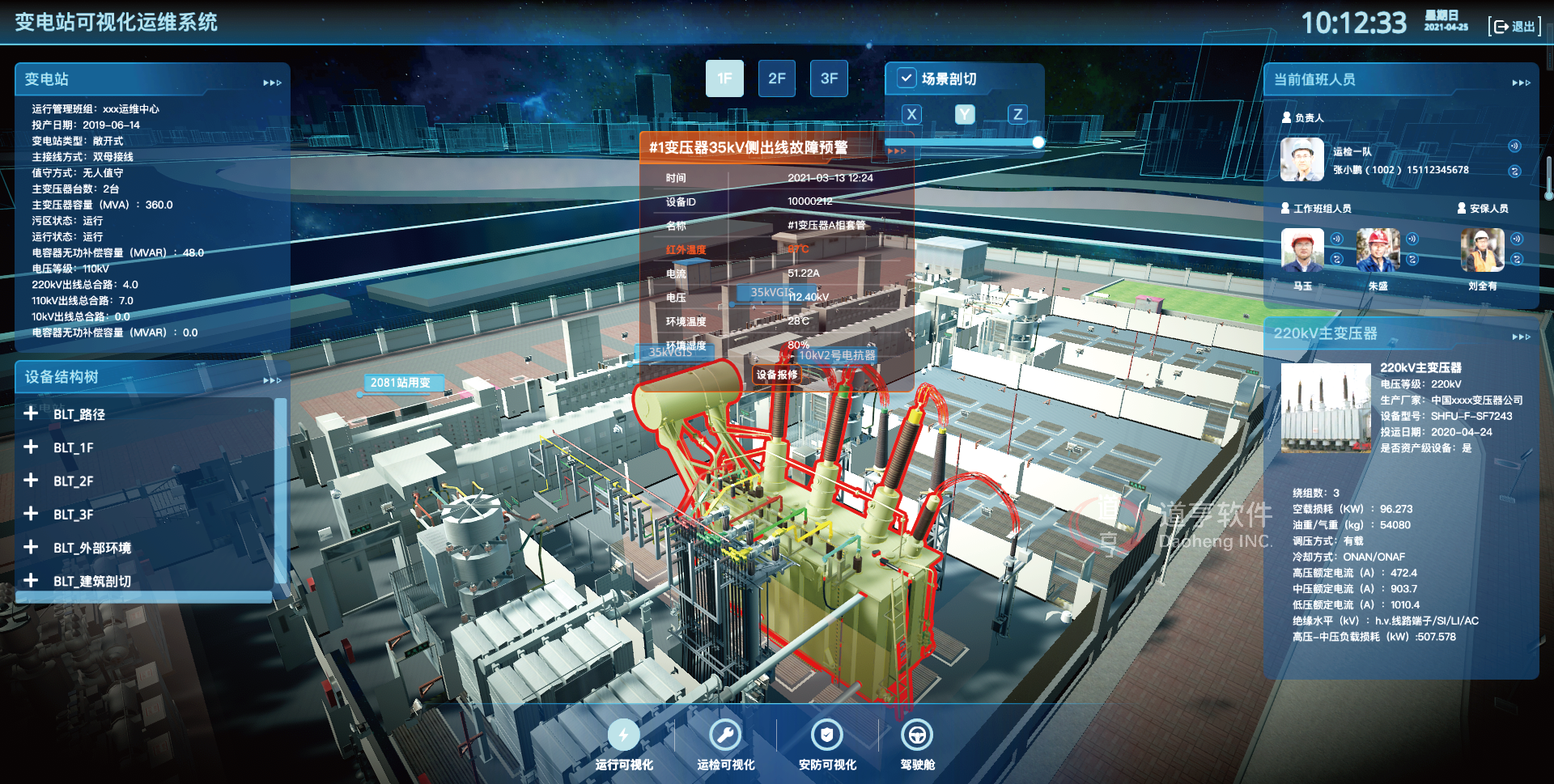Show the 3F floor view
The width and height of the screenshot is (1554, 784).
[x=829, y=78]
